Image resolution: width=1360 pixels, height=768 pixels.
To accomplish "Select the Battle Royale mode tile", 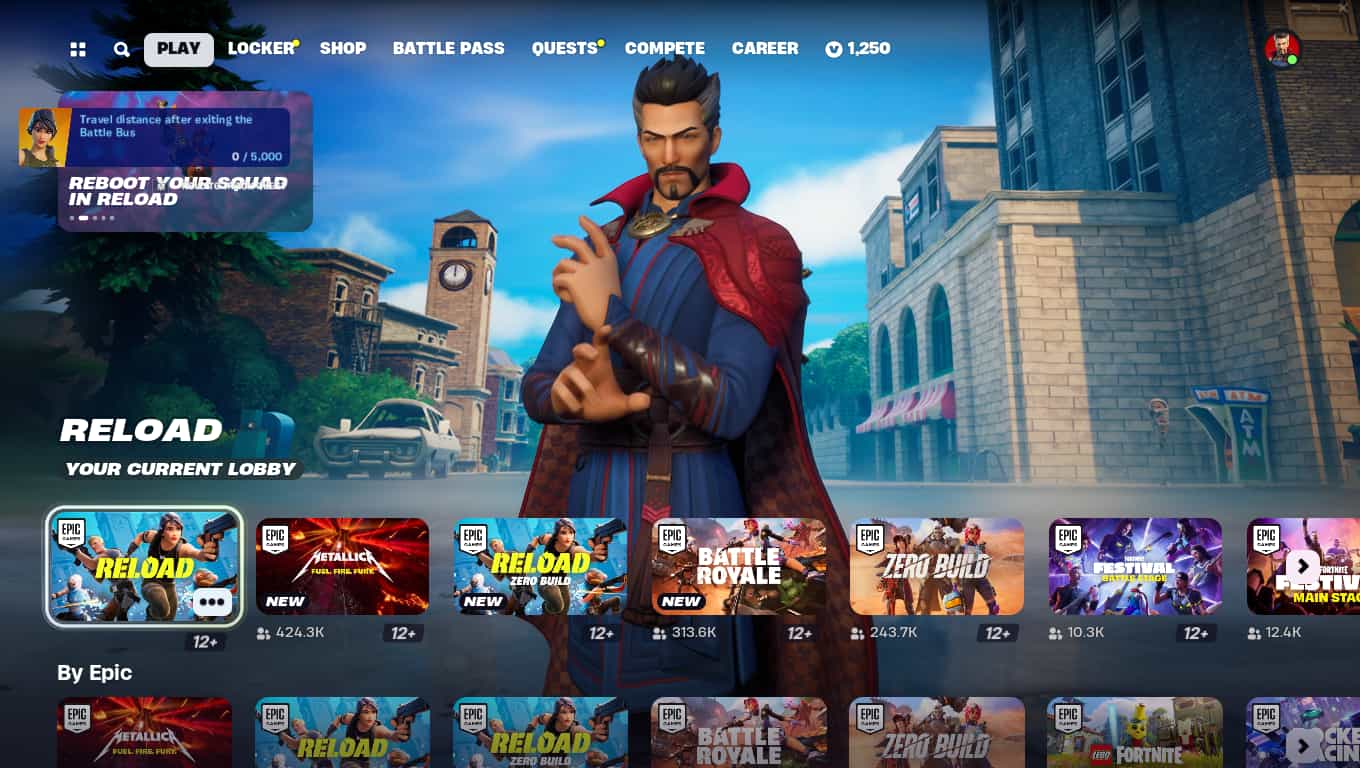I will (738, 565).
